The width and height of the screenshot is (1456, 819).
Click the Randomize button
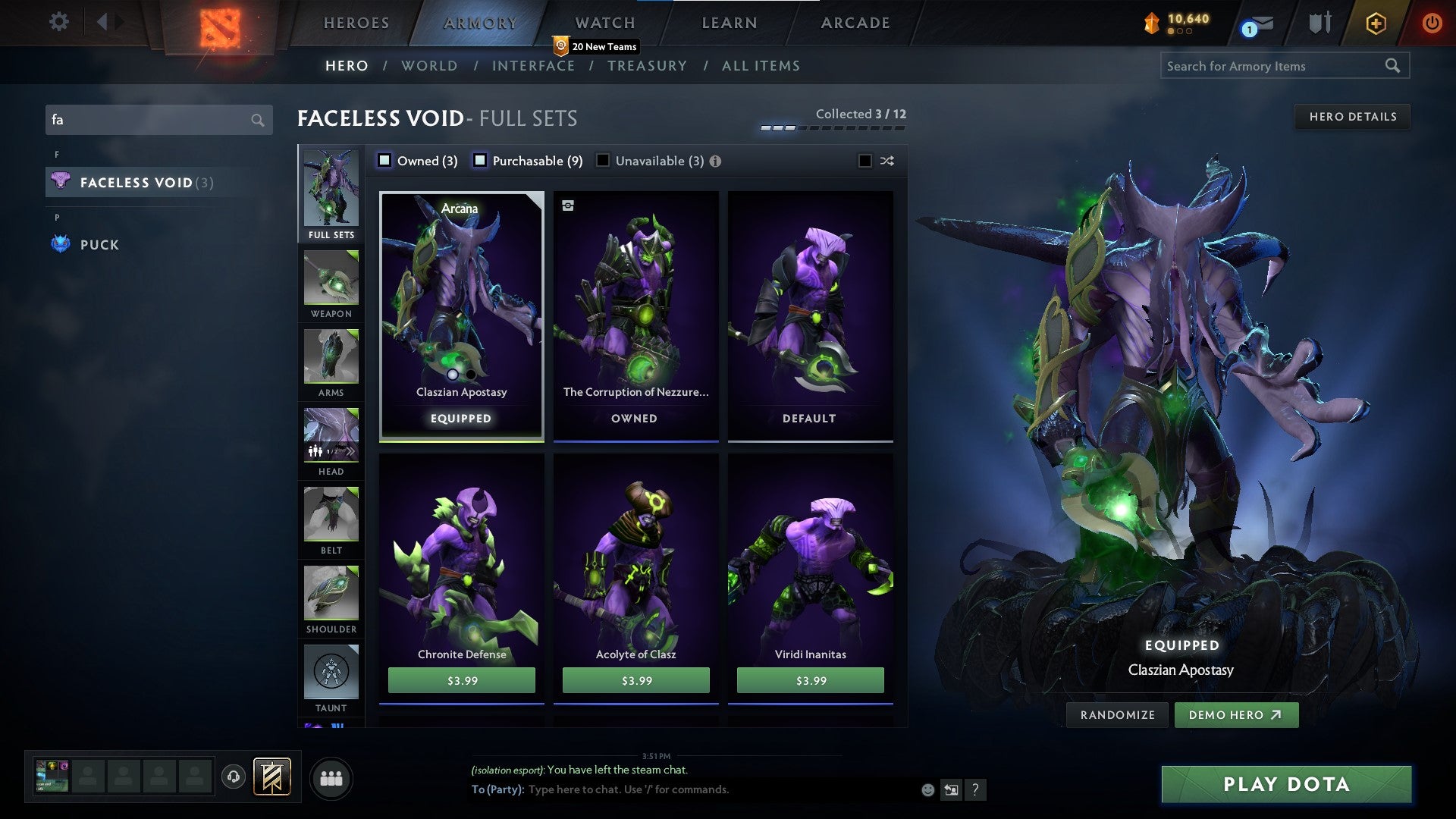(1117, 715)
